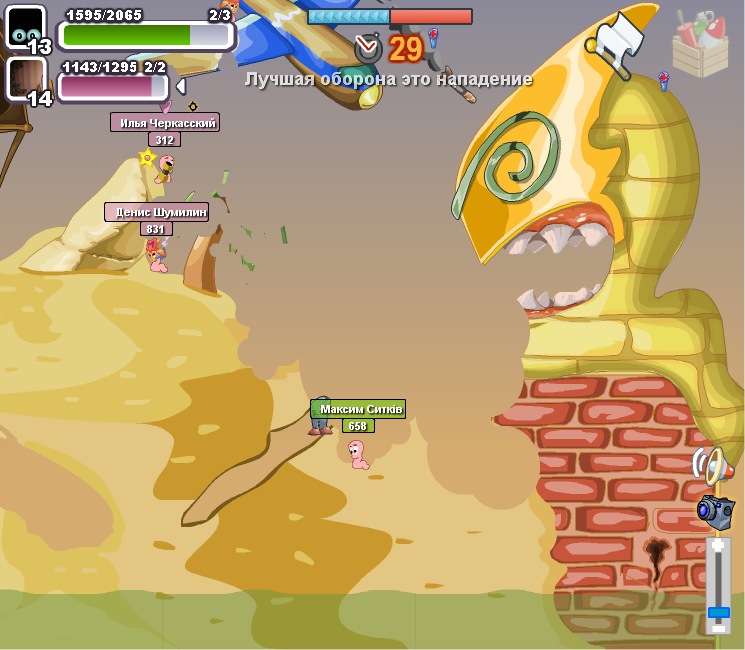Viewport: 745px width, 650px height.
Task: Toggle sound with the speaker icon
Action: (709, 465)
